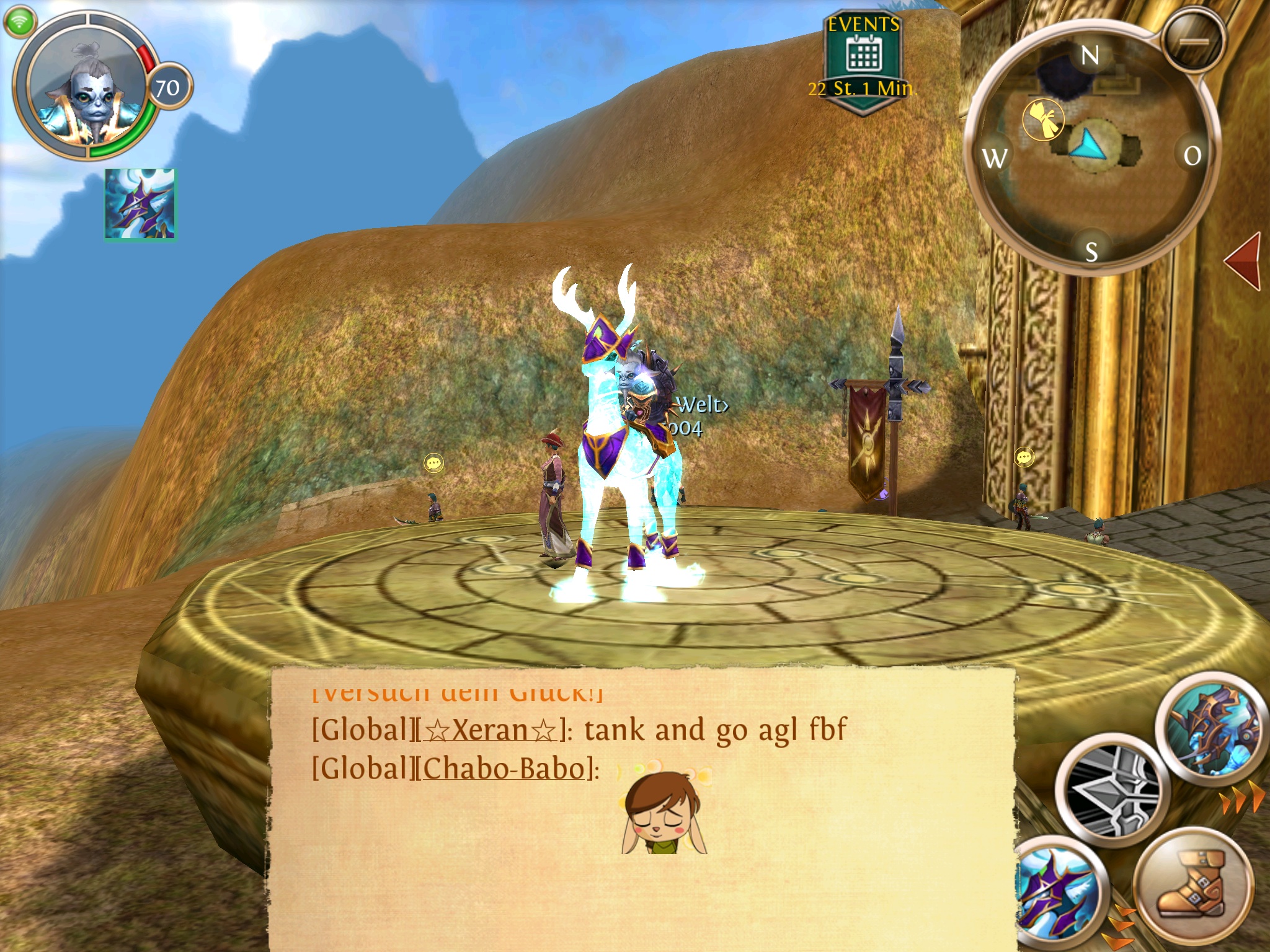The image size is (1270, 952).
Task: Click the minimap minus button
Action: pyautogui.click(x=1194, y=42)
